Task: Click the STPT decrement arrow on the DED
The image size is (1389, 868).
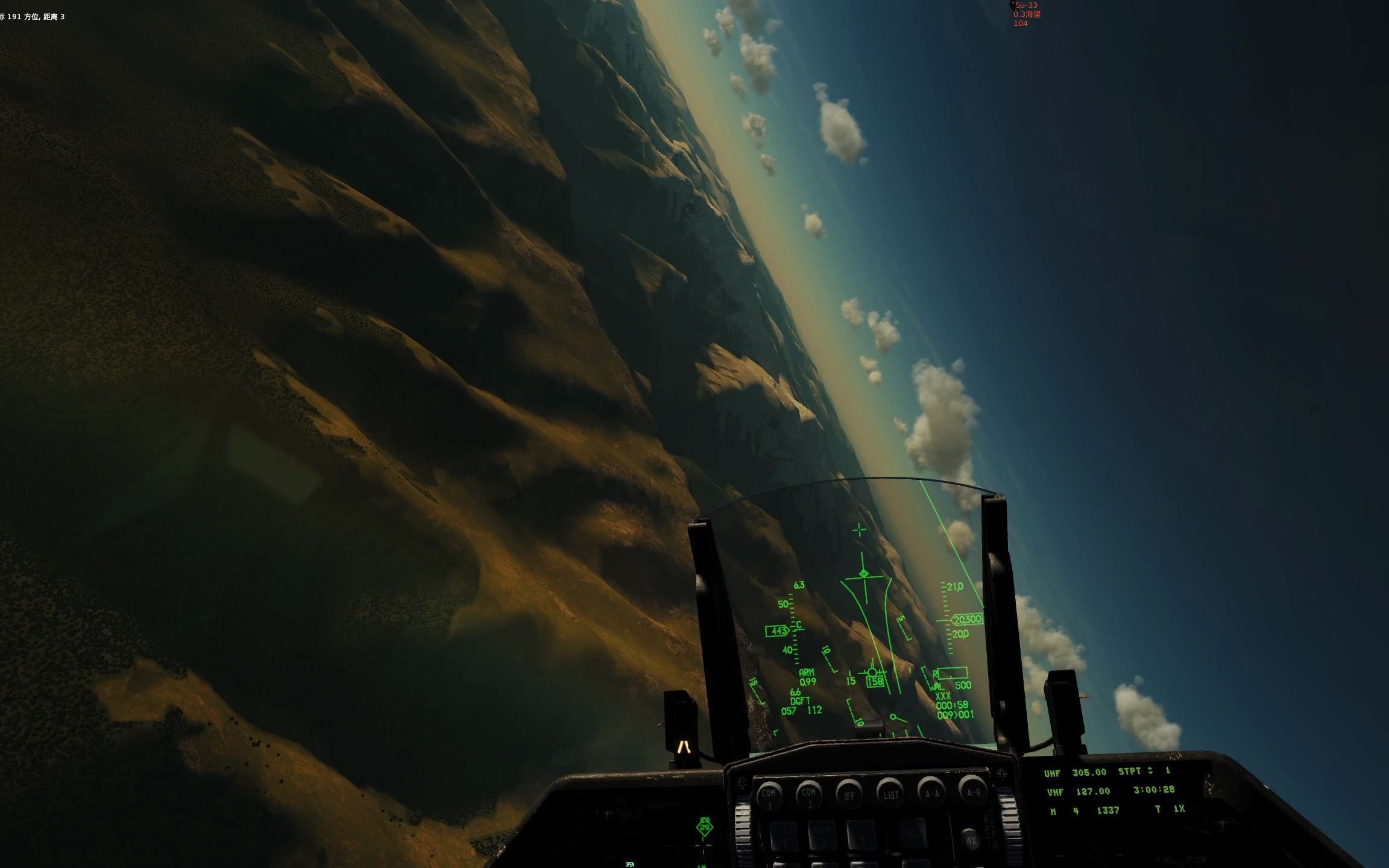Action: tap(1151, 774)
